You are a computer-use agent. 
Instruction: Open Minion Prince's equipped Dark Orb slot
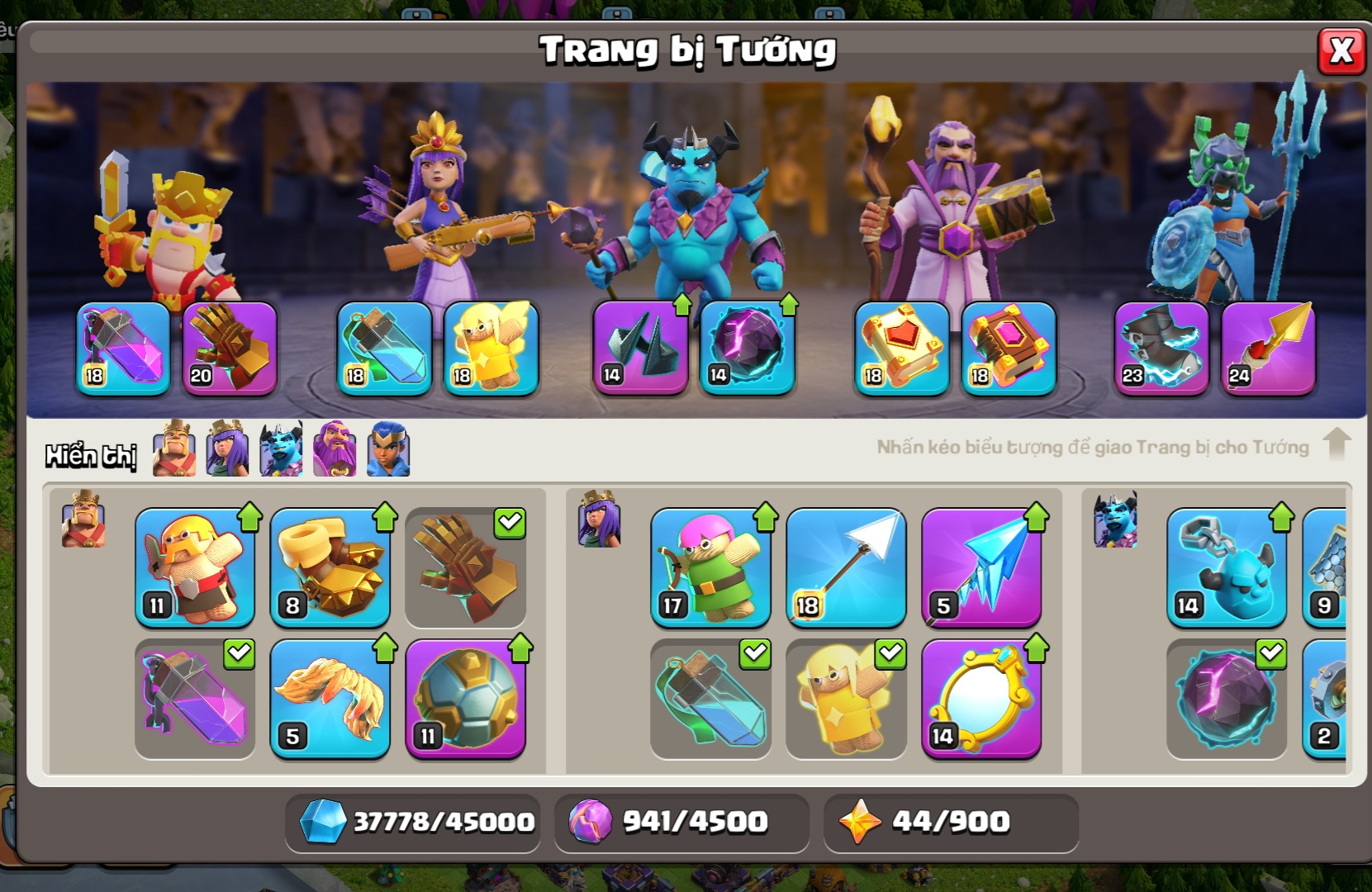pyautogui.click(x=748, y=349)
